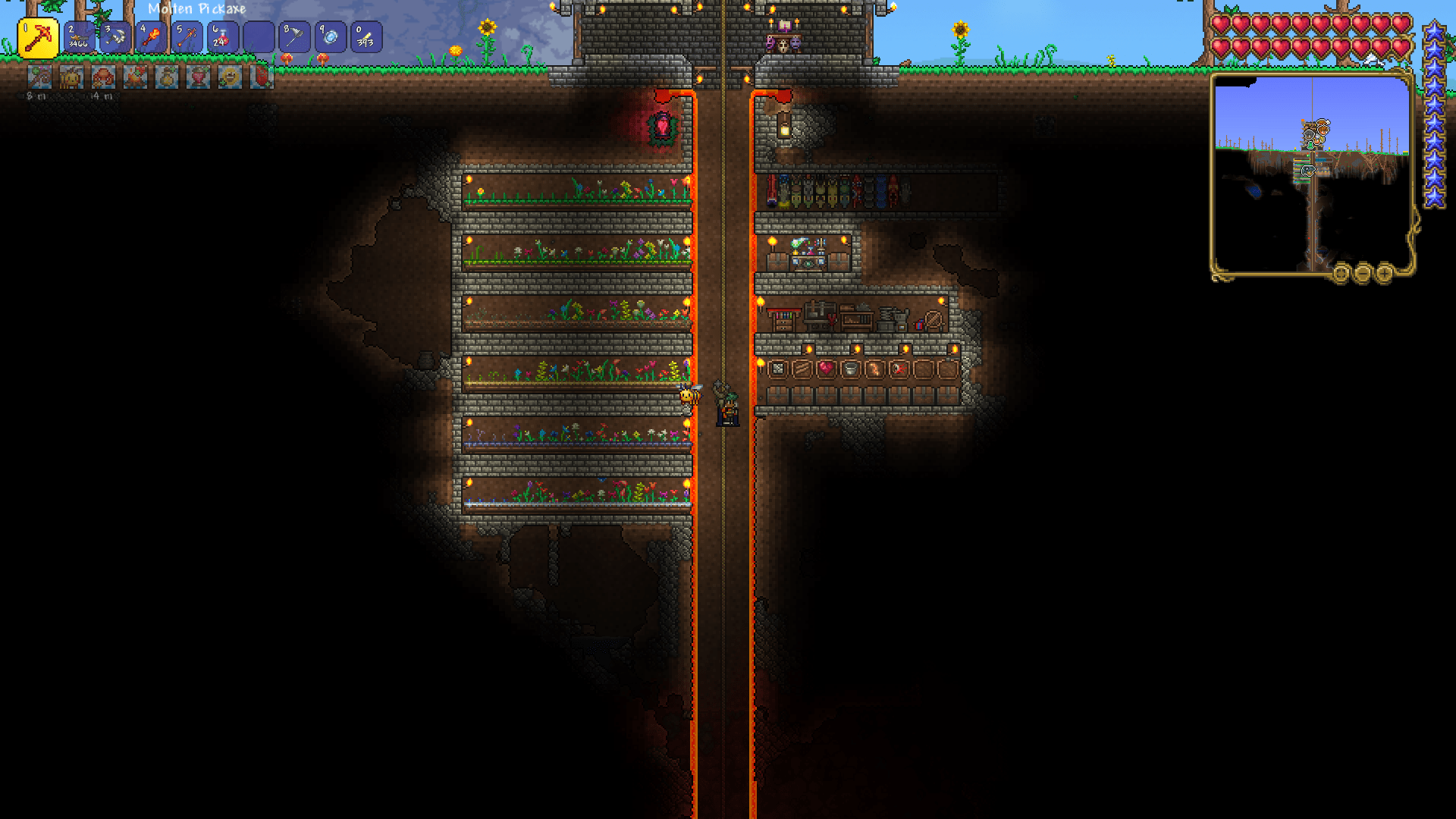Click the minimap zoom in plus button
Screen dimensions: 1456x819
click(1384, 274)
